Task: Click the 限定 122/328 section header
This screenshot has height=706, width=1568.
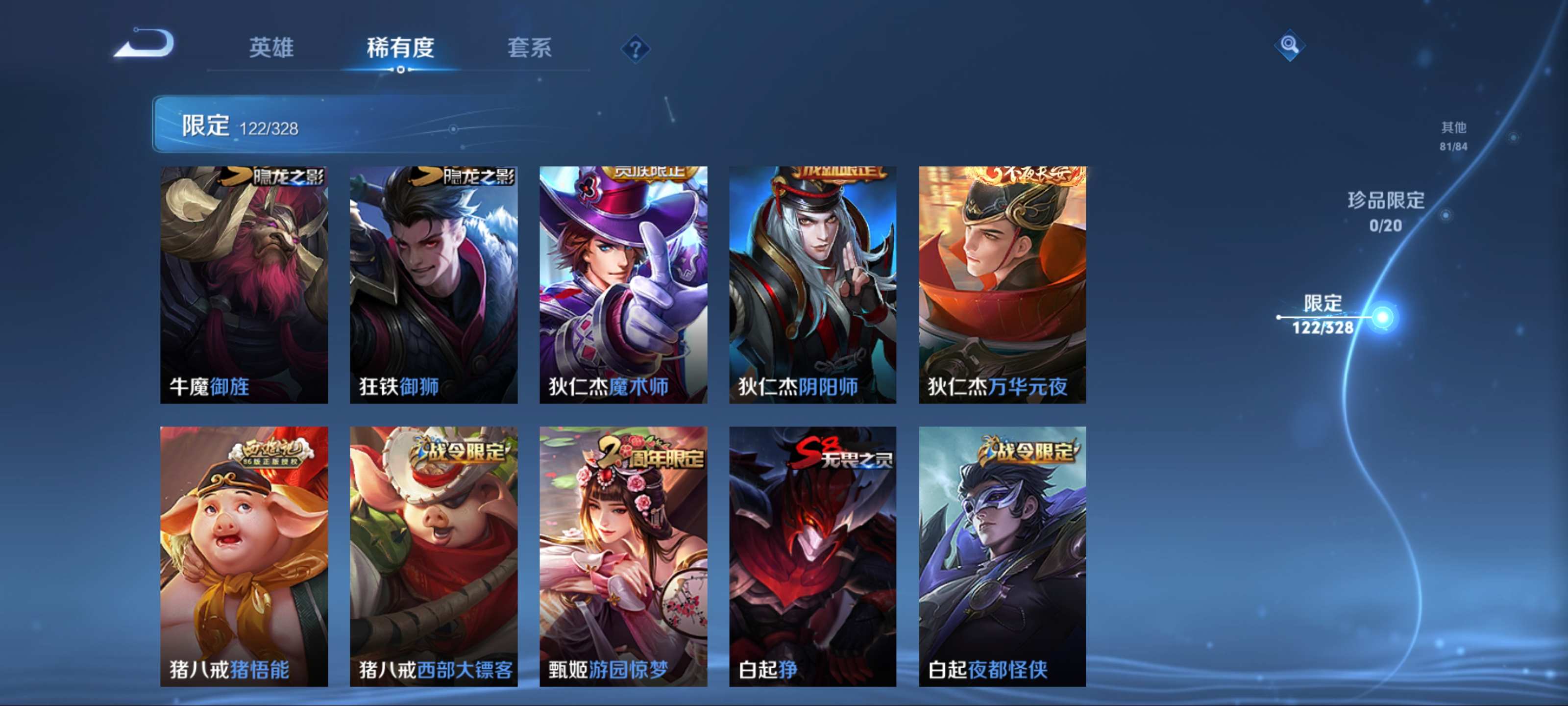Action: [241, 125]
